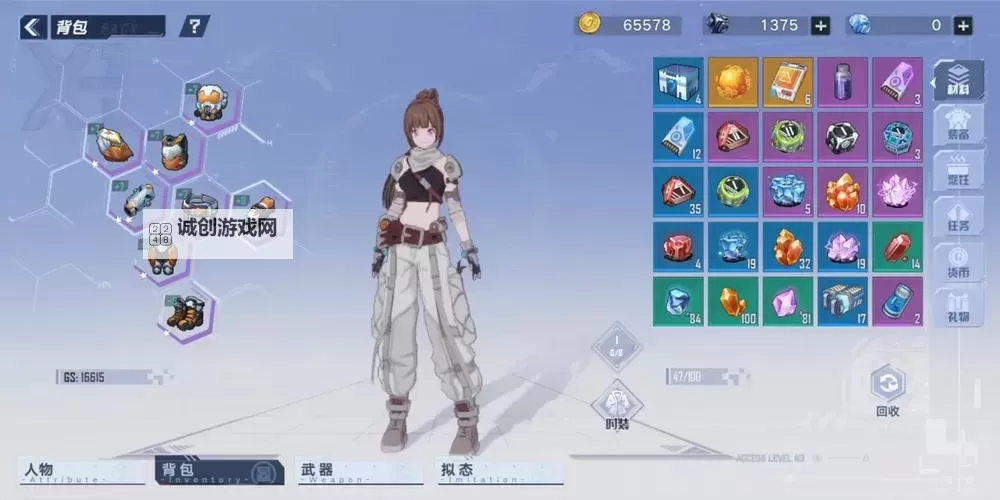Open the question mark help button
Image resolution: width=1000 pixels, height=500 pixels.
[194, 26]
